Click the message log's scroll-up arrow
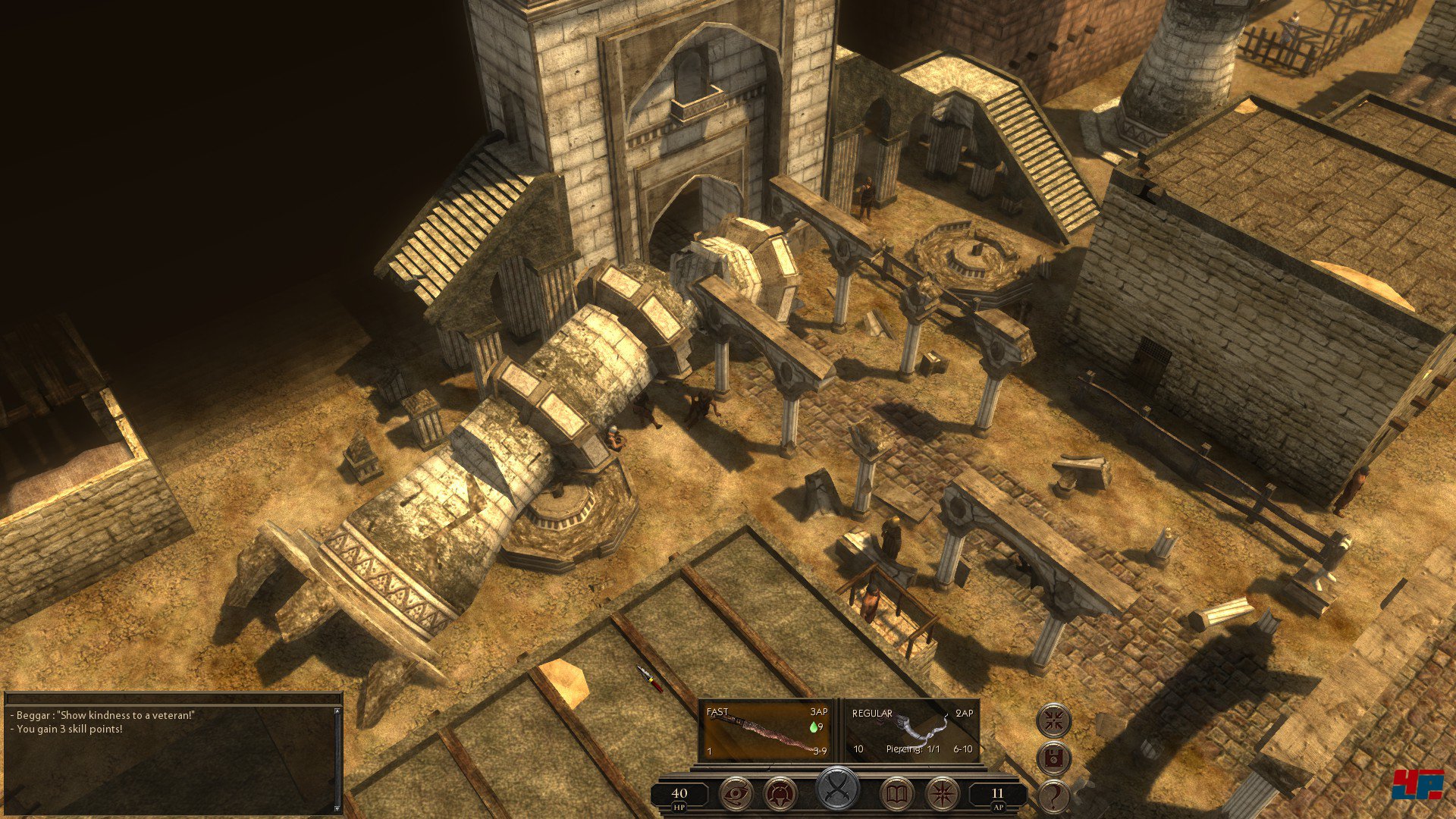 point(337,712)
